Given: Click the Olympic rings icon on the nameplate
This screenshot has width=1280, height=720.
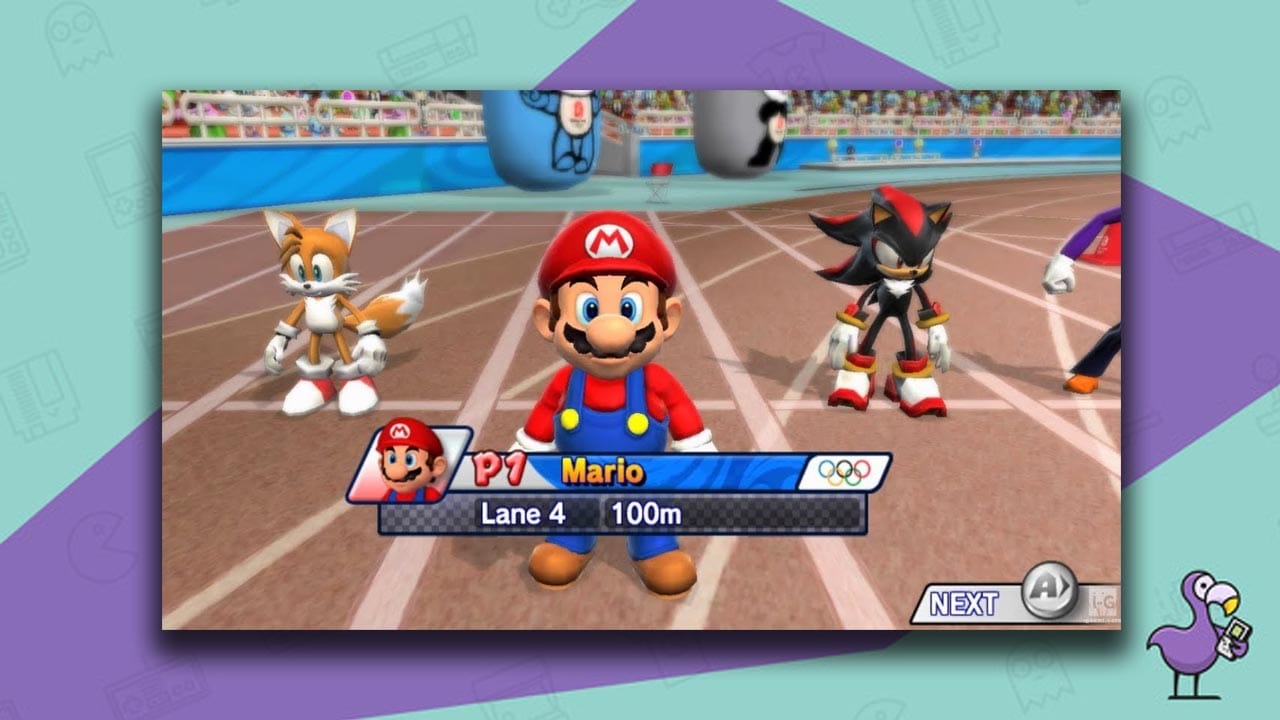Looking at the screenshot, I should tap(845, 473).
